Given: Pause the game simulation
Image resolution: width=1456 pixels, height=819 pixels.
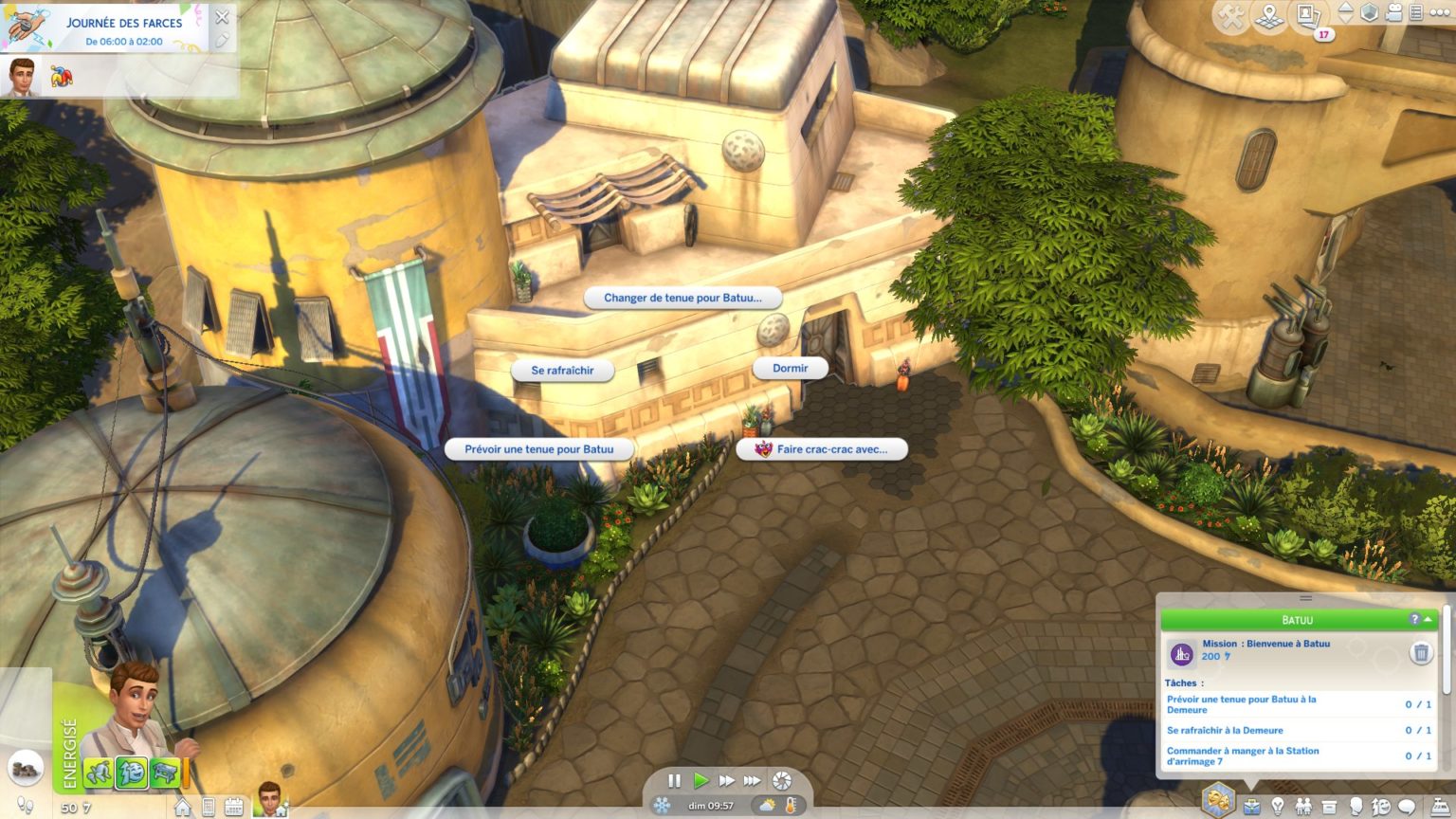Looking at the screenshot, I should (674, 781).
